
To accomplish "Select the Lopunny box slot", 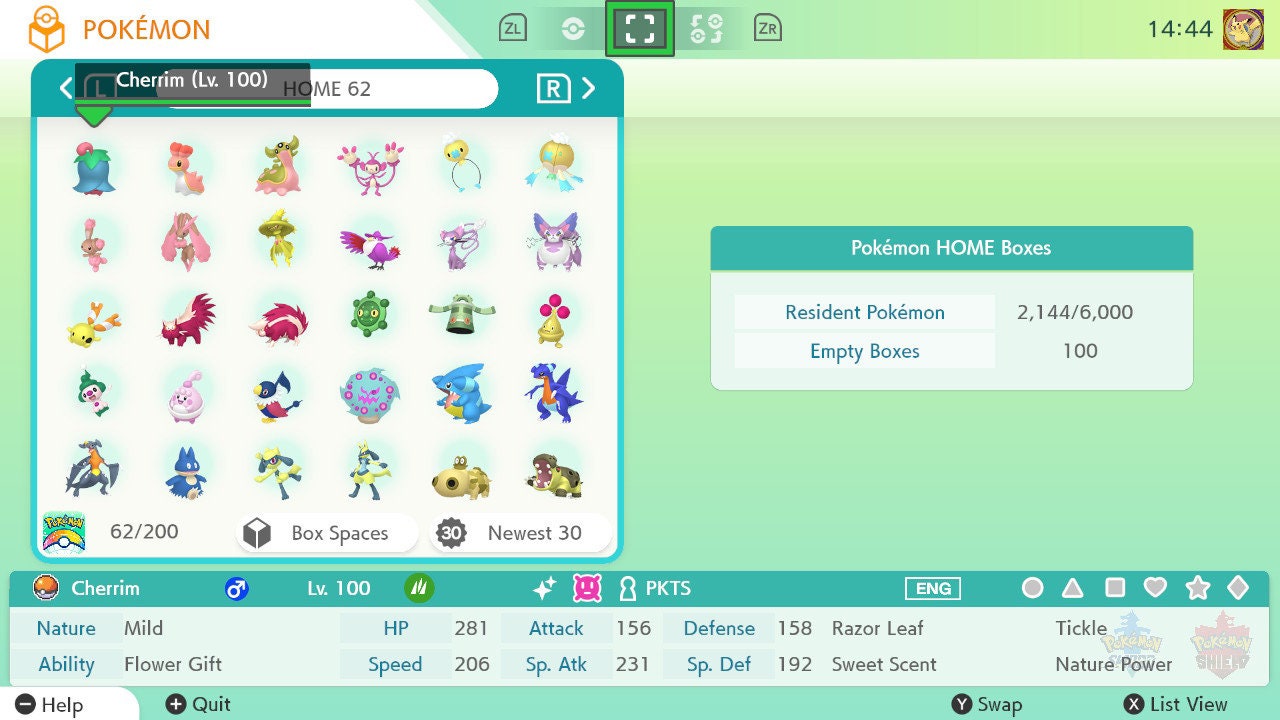I will (x=186, y=242).
